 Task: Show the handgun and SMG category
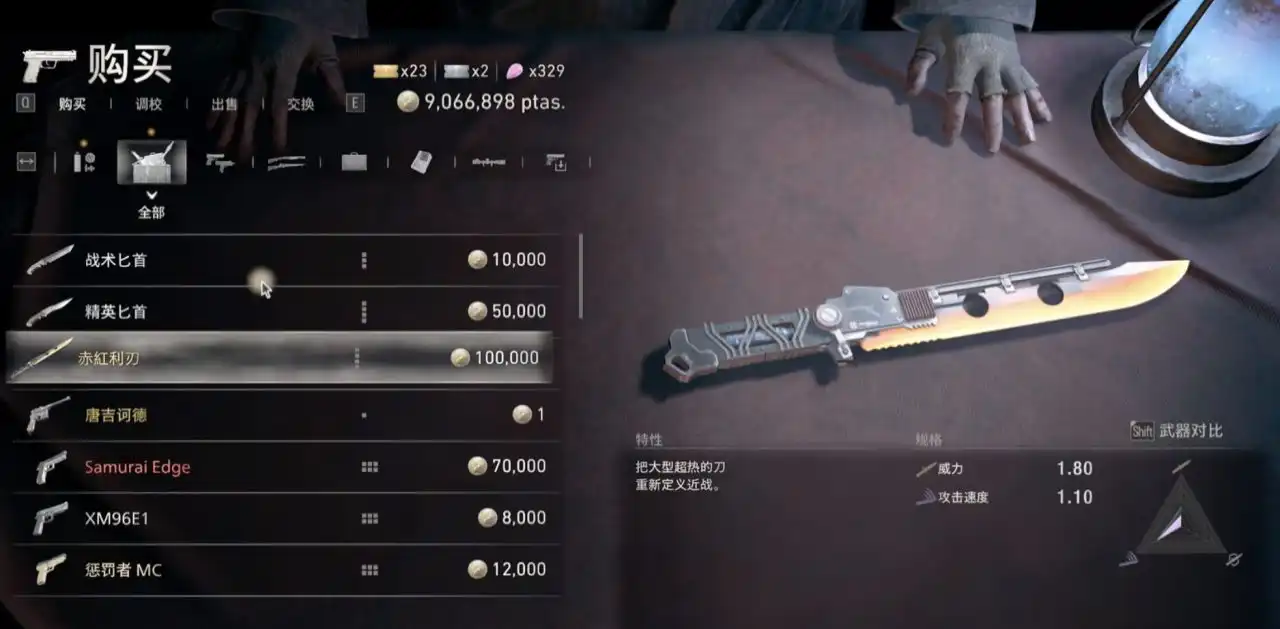tap(219, 162)
